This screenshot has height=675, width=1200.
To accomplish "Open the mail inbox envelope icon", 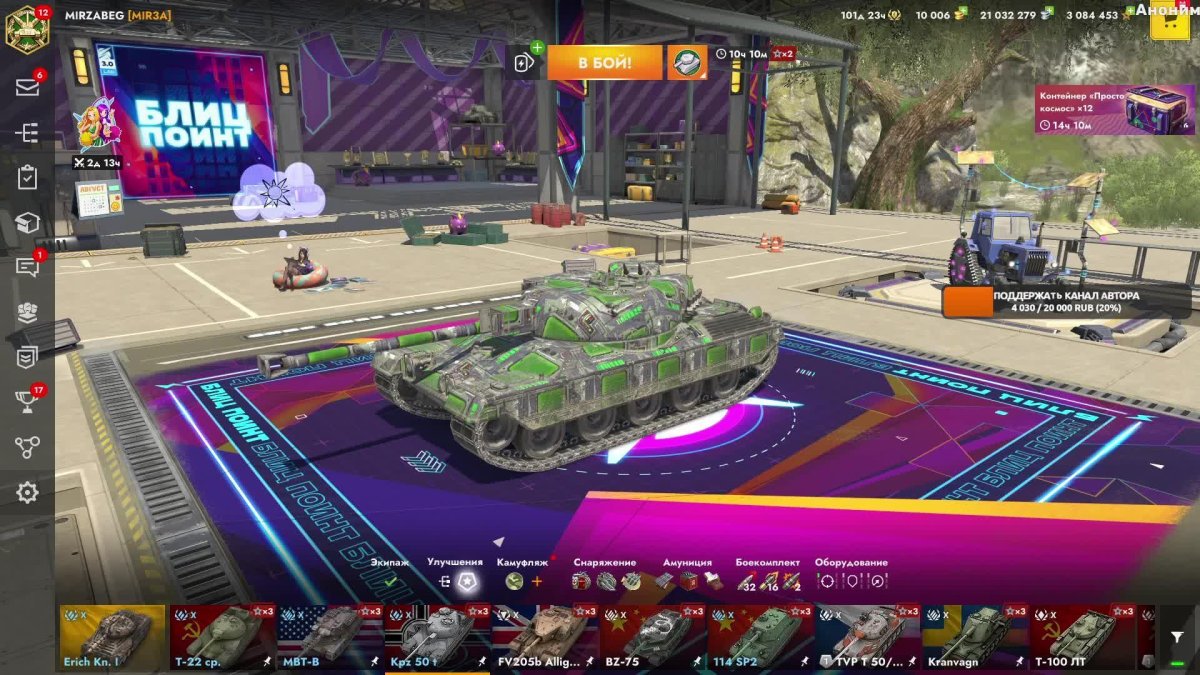I will click(27, 87).
